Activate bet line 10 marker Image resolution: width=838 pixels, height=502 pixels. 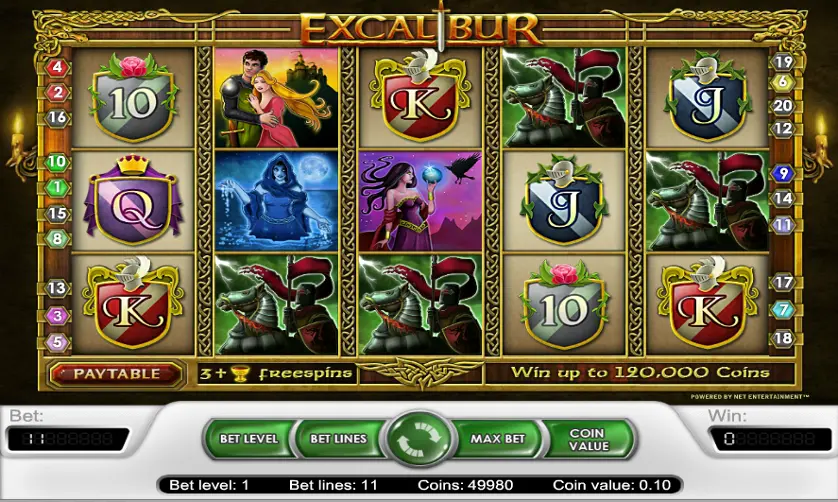click(57, 162)
